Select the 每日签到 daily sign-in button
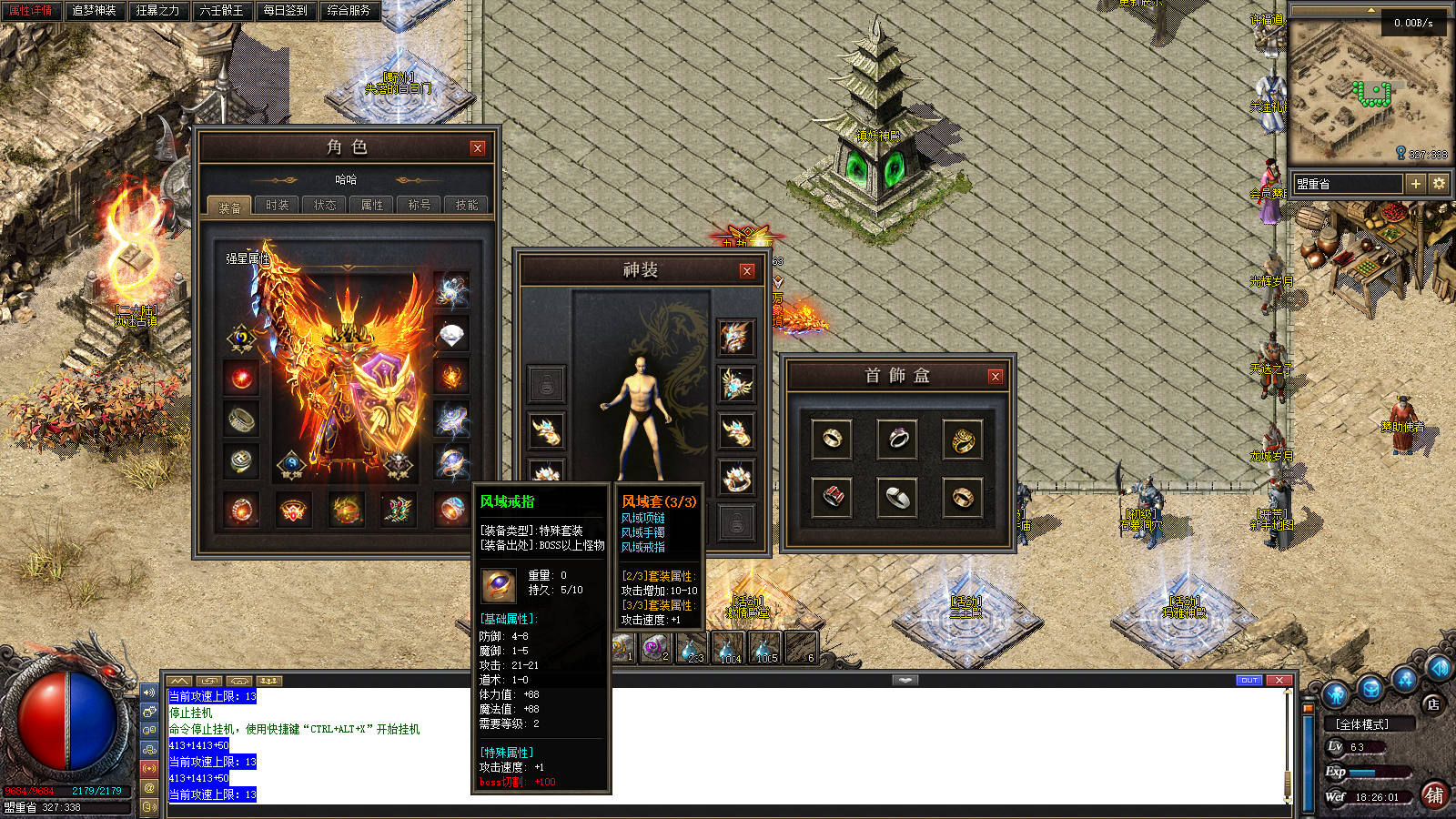The height and width of the screenshot is (819, 1456). 285,11
